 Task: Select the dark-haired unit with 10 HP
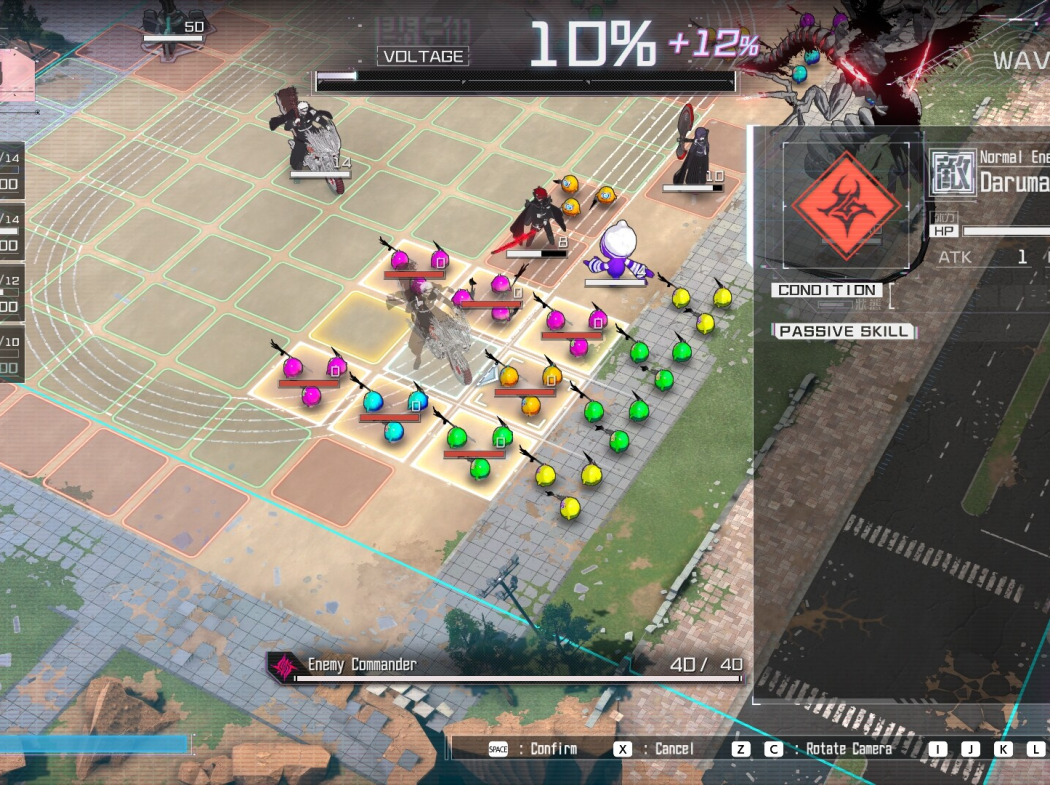(690, 152)
